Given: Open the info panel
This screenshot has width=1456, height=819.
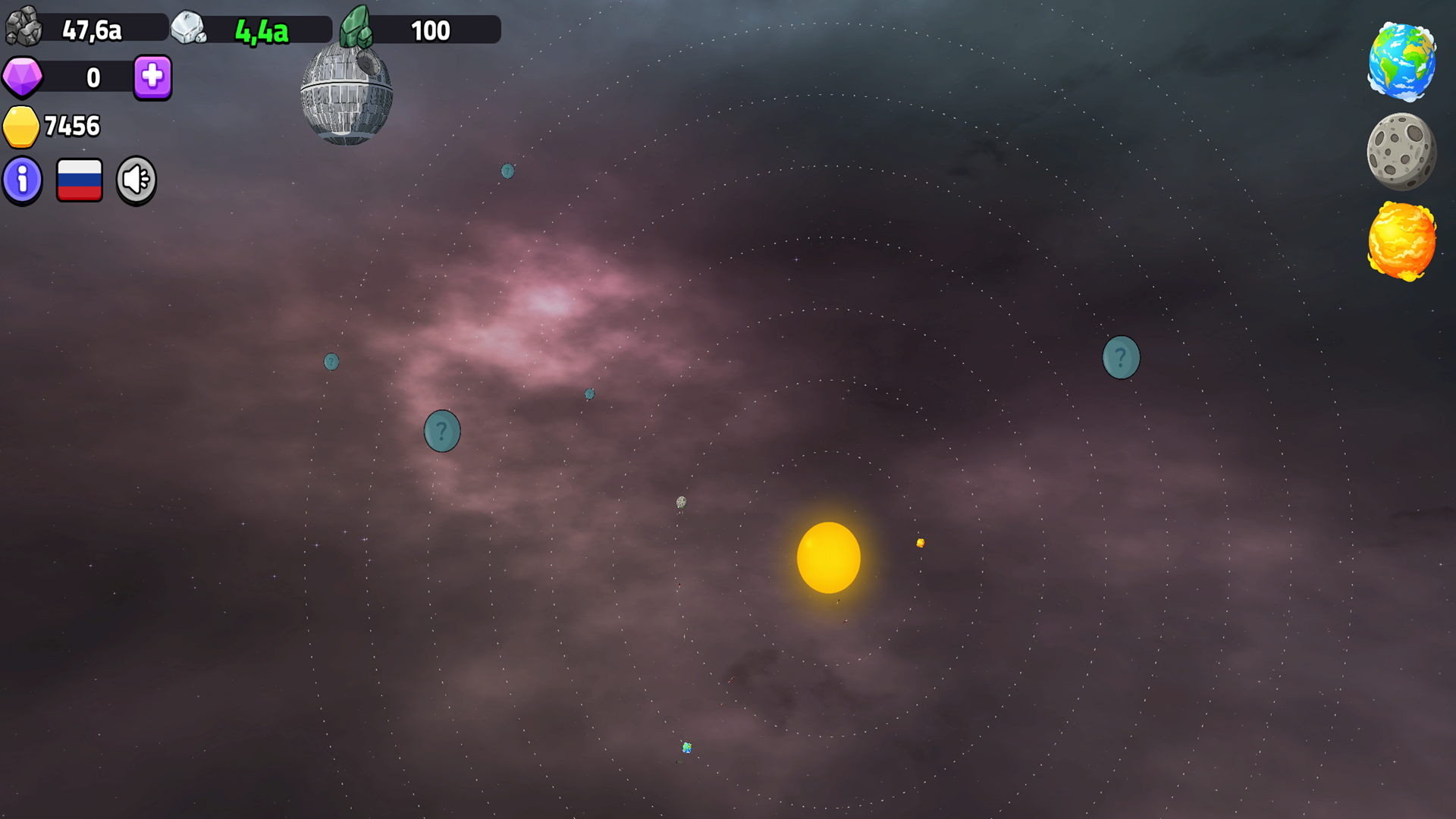Looking at the screenshot, I should (x=22, y=180).
